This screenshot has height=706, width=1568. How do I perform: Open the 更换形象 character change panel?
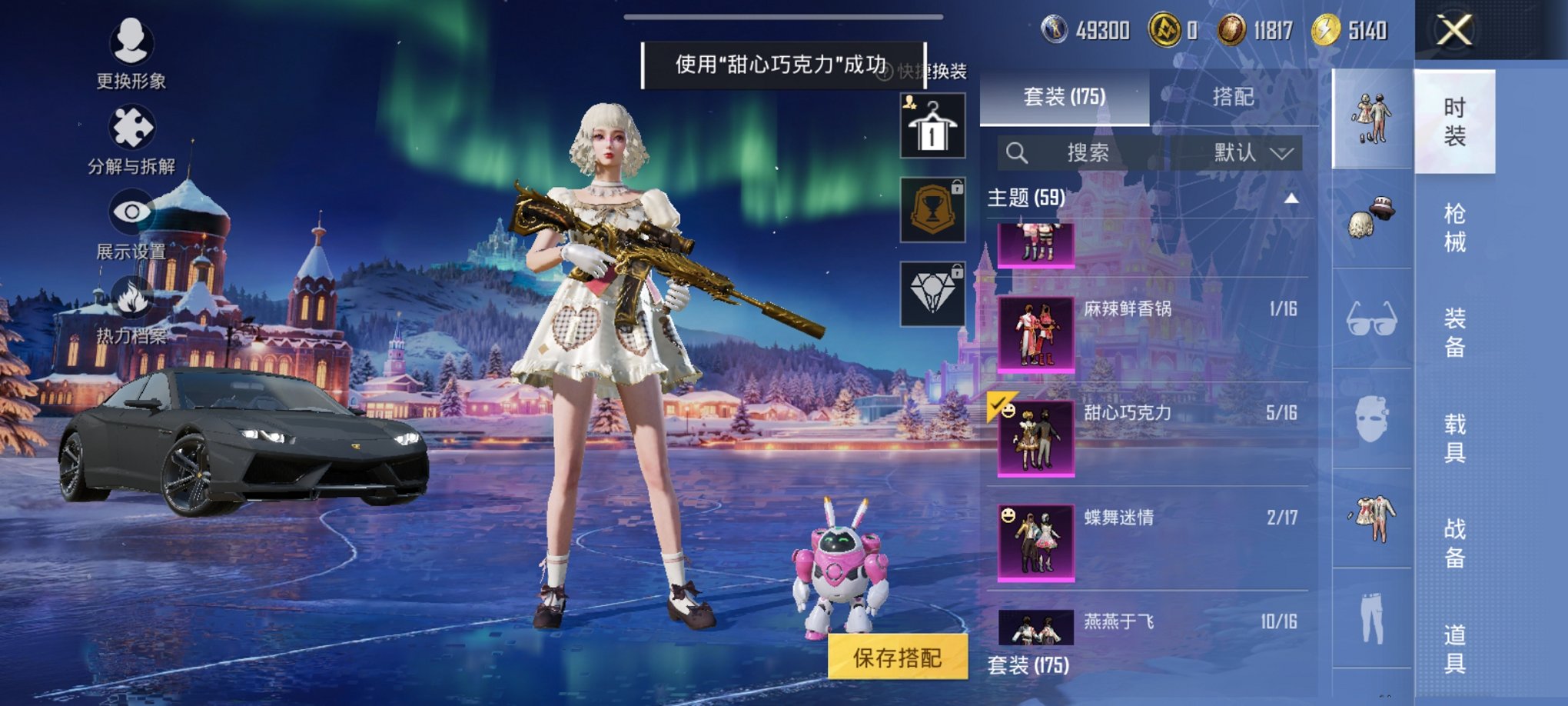pyautogui.click(x=129, y=54)
